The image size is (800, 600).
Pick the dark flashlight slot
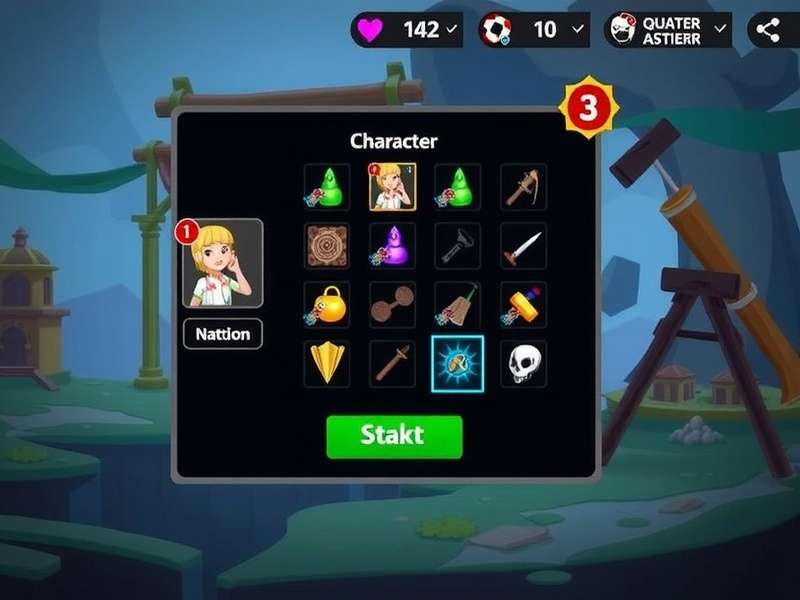click(x=458, y=245)
